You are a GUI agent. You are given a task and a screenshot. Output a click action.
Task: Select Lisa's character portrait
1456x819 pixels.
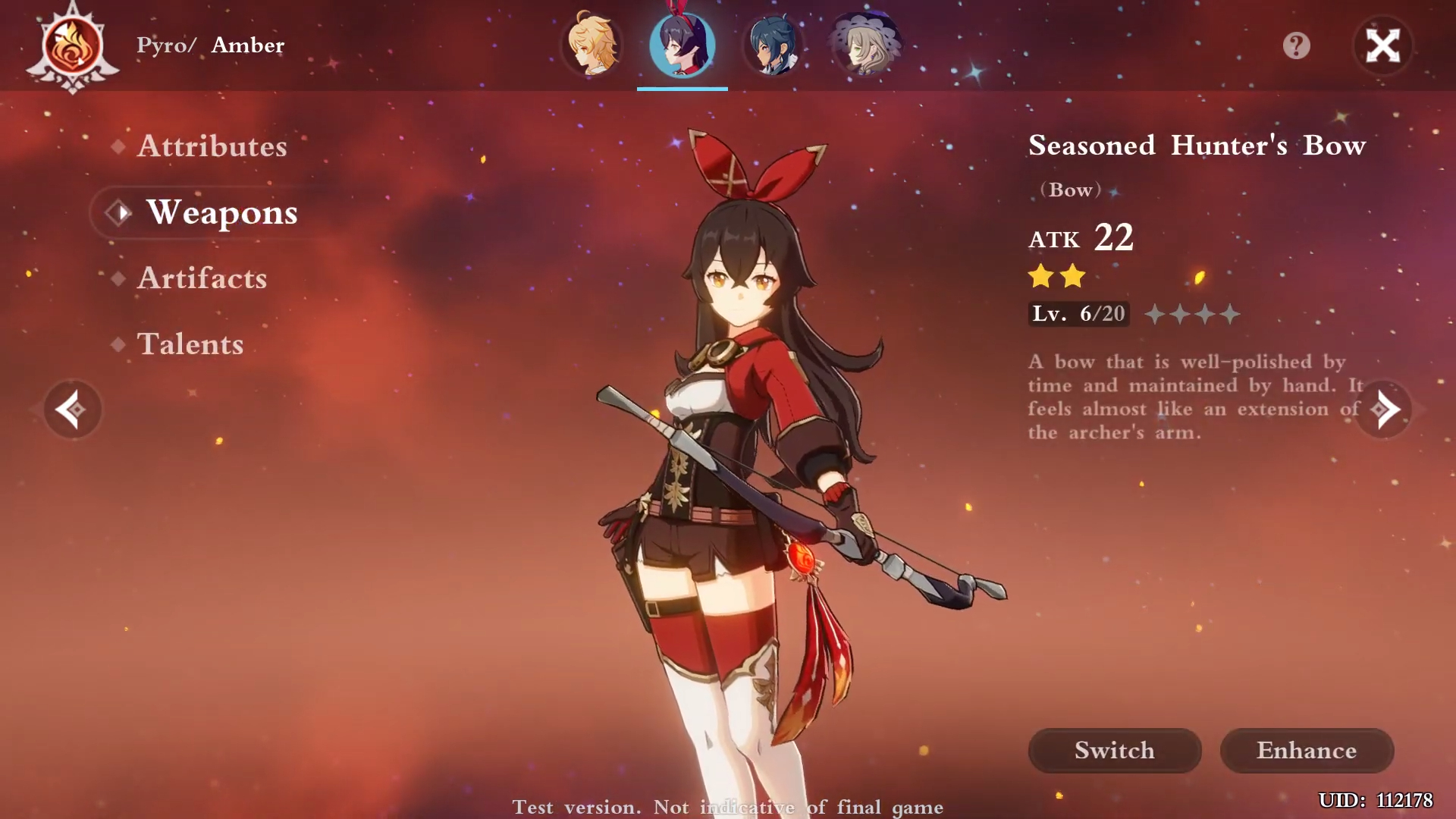(x=865, y=45)
